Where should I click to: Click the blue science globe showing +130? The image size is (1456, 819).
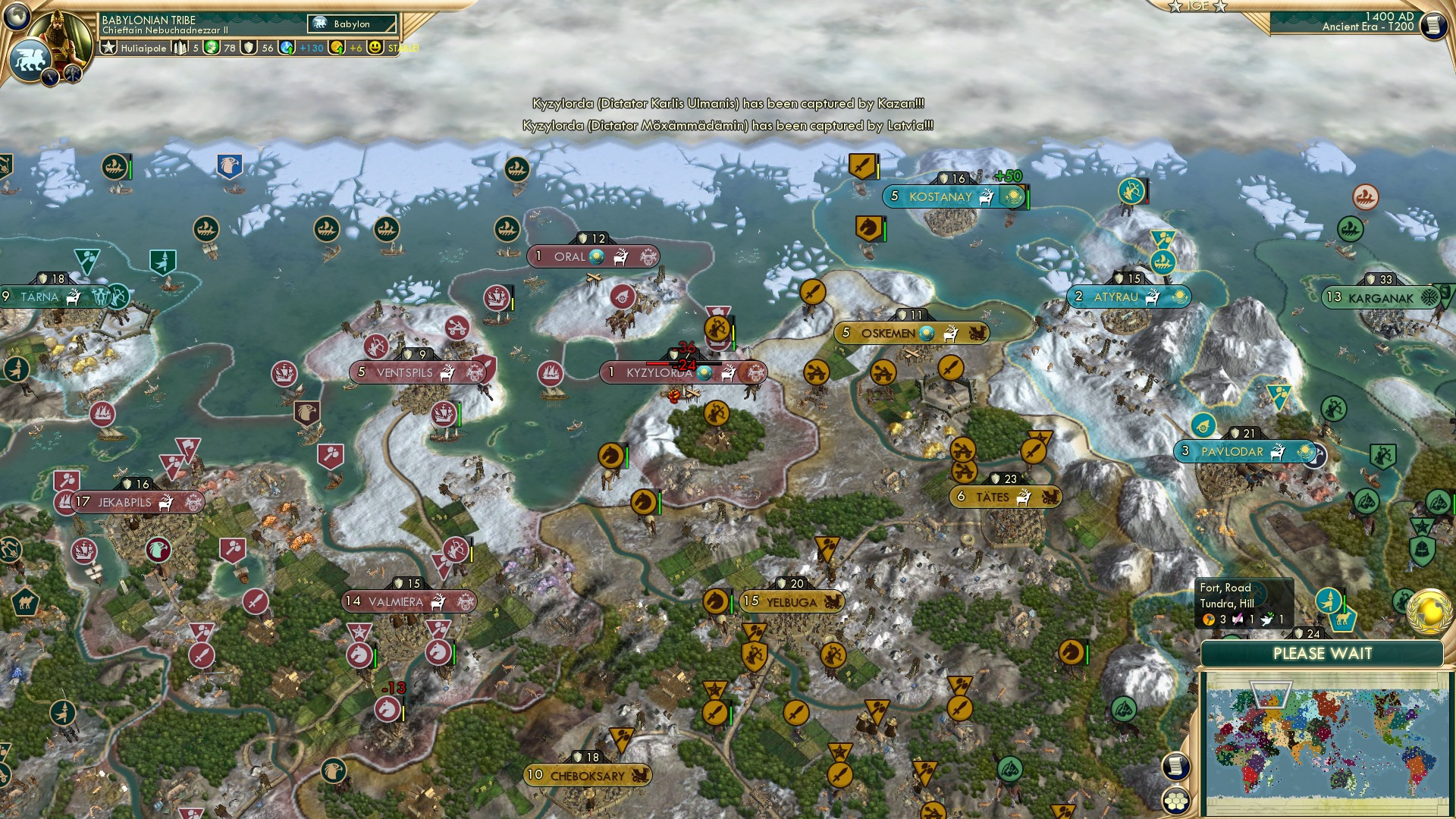287,47
